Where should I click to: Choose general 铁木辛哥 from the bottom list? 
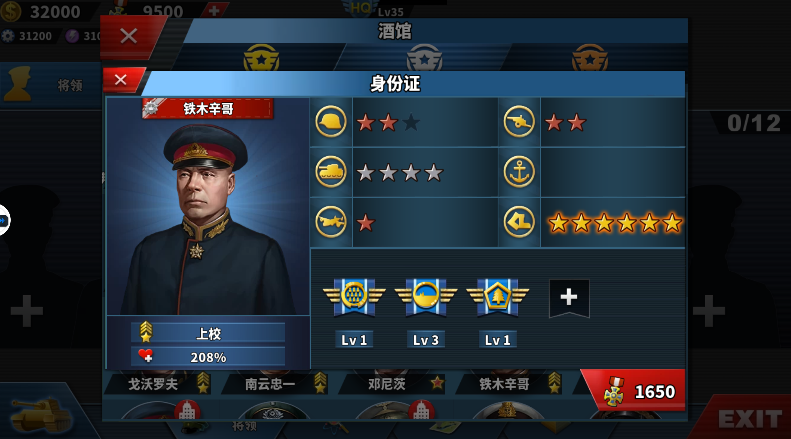point(505,383)
